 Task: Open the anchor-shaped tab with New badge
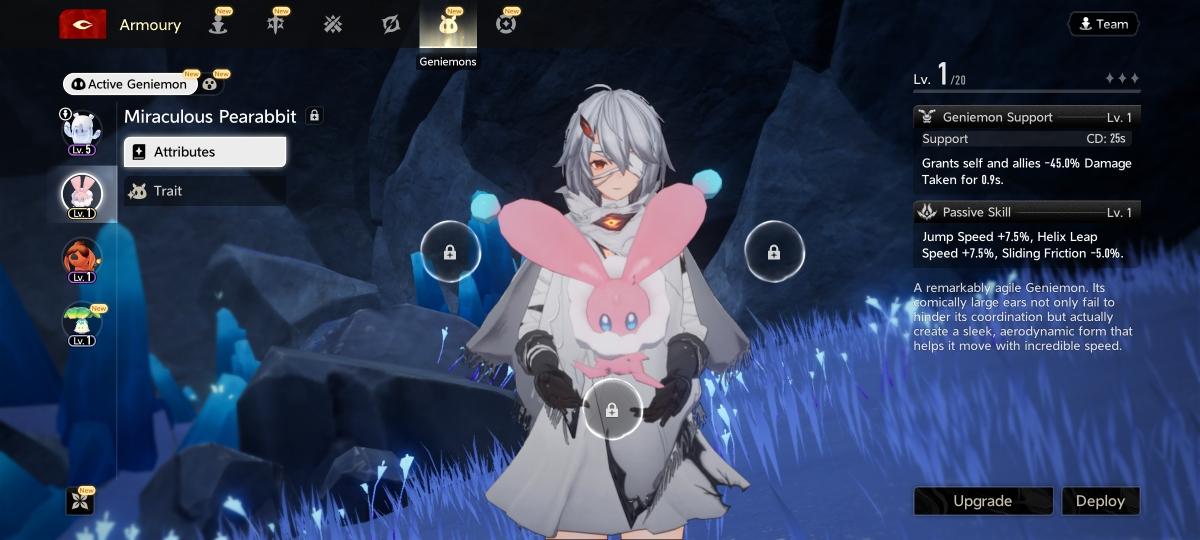click(217, 25)
